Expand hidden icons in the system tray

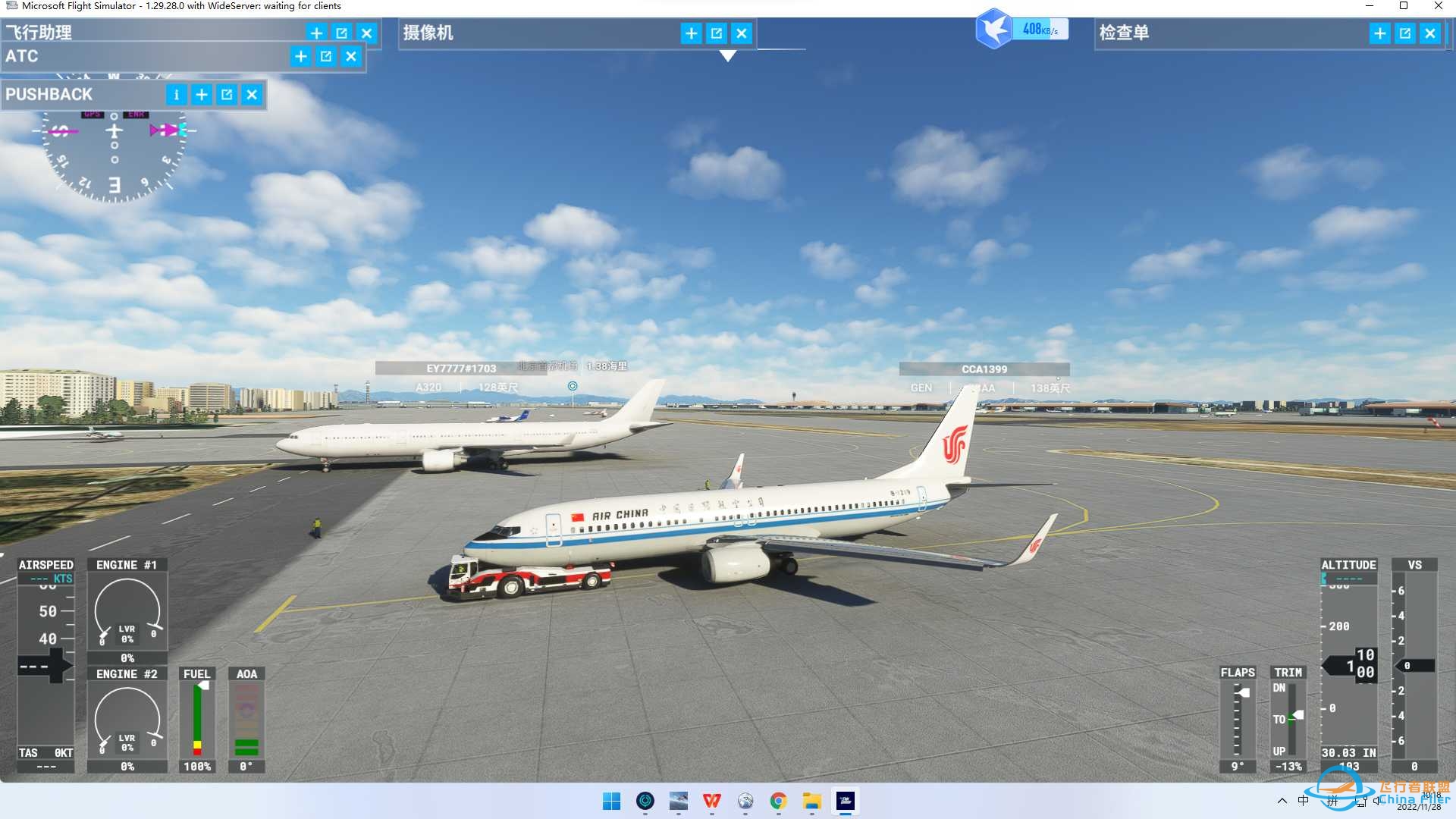coord(1282,802)
